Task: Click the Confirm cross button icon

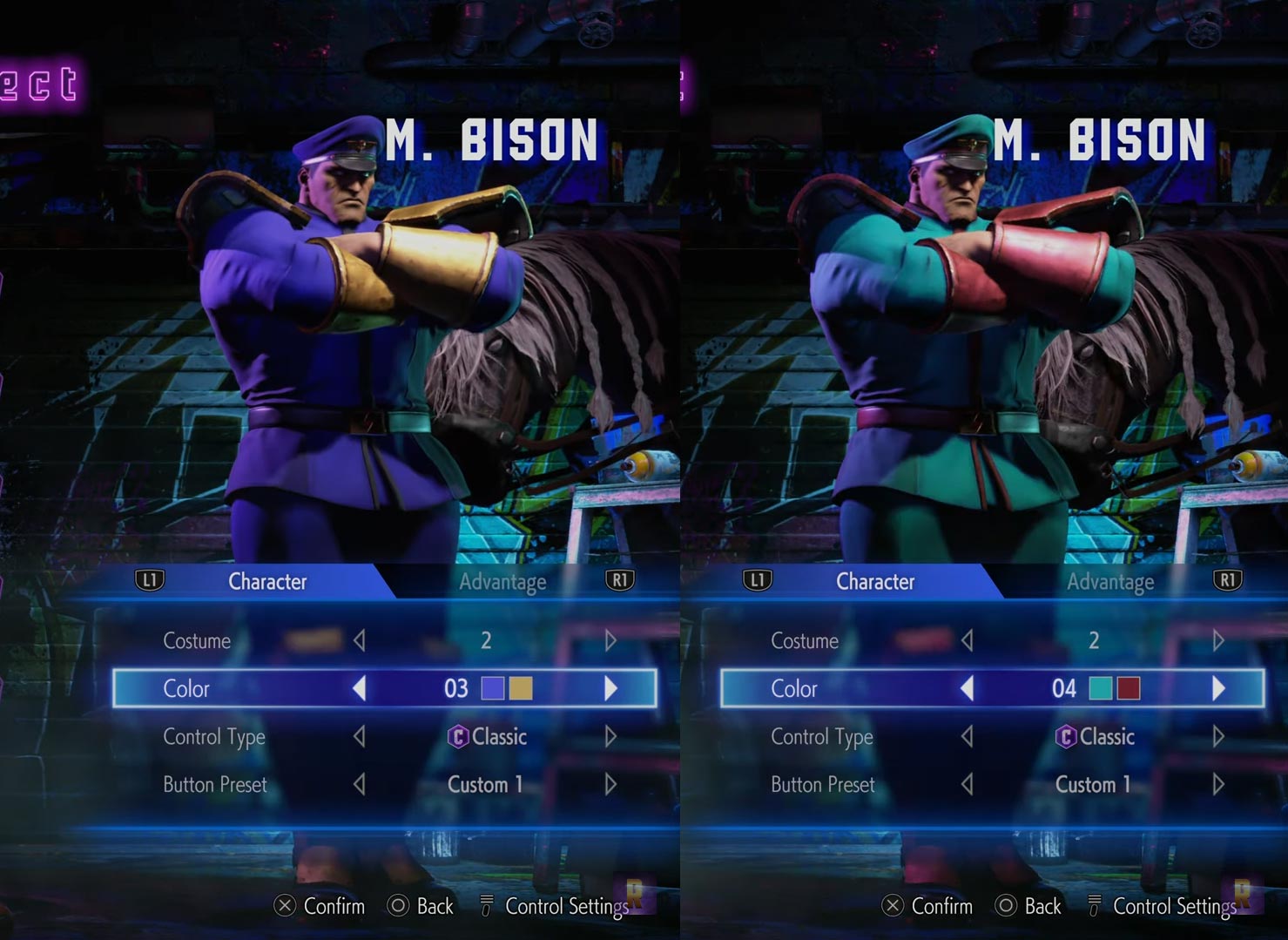Action: pyautogui.click(x=283, y=906)
